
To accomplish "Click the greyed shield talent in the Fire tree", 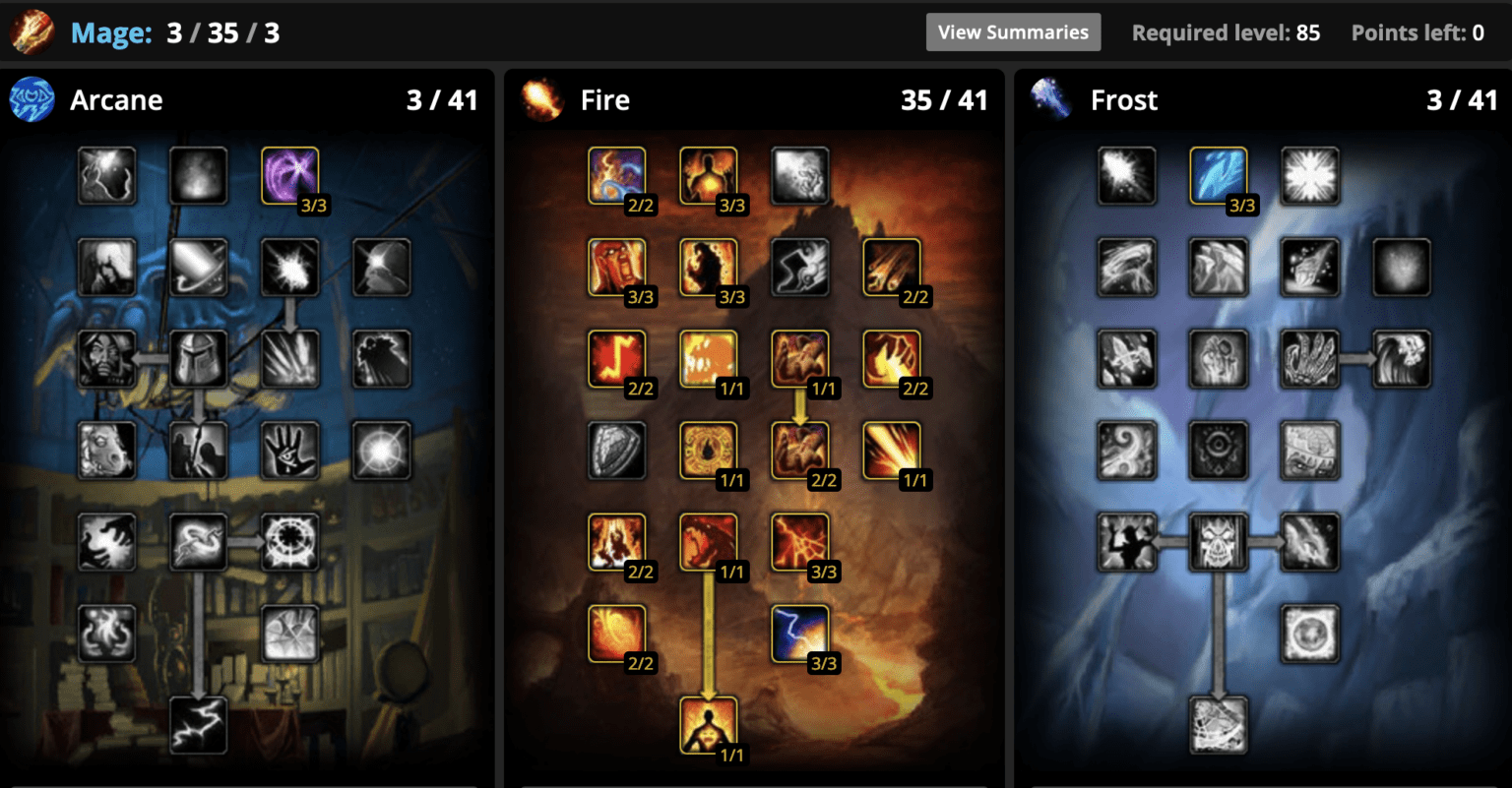I will click(617, 451).
